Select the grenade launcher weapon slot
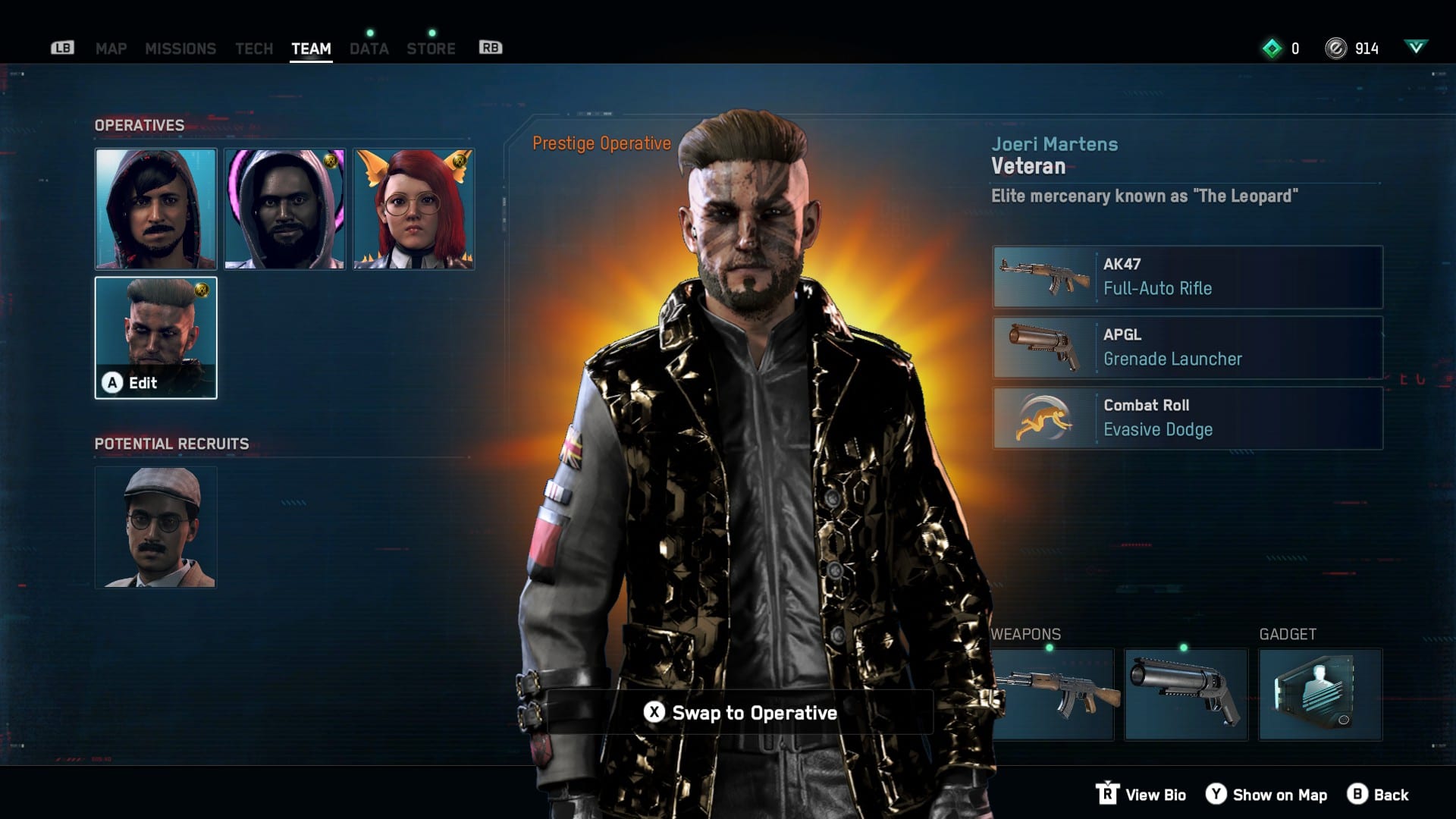The image size is (1456, 819). 1185,694
